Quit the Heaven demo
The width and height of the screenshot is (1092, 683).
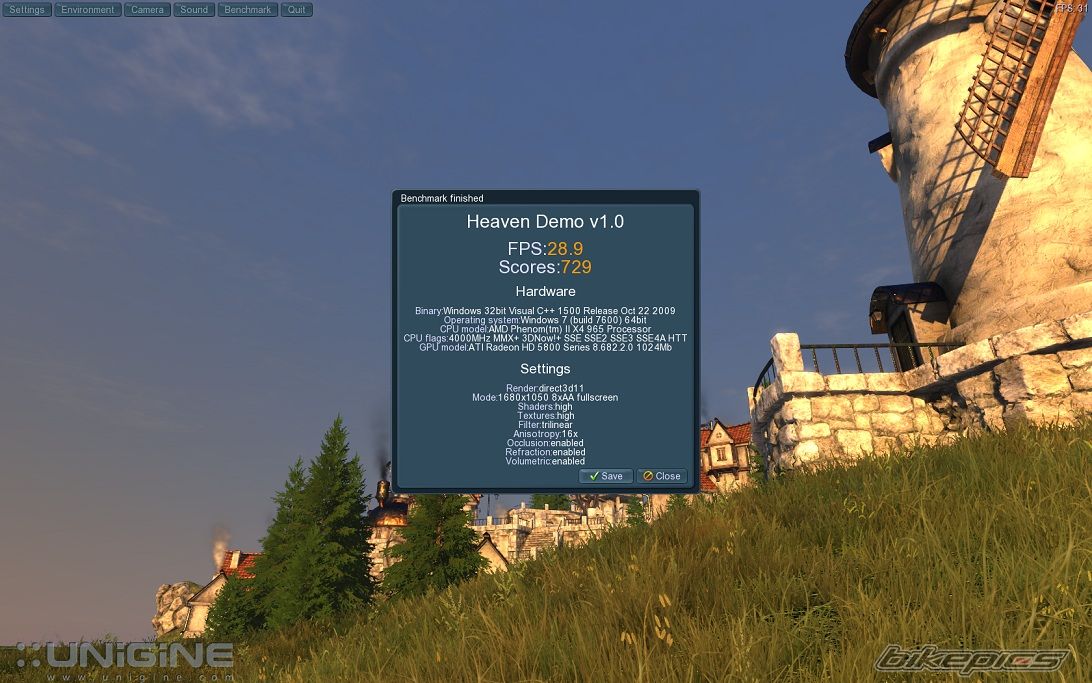click(296, 10)
